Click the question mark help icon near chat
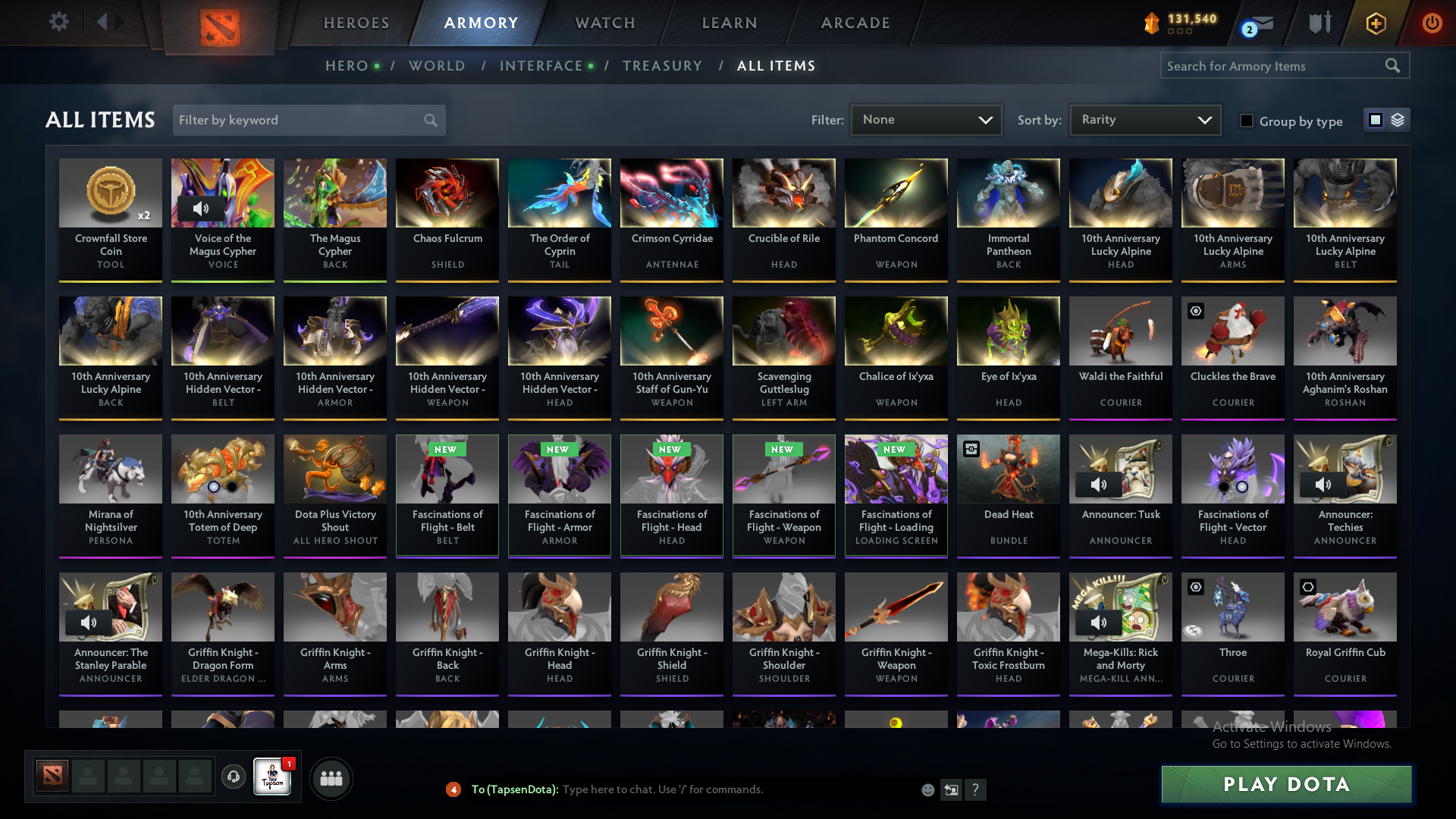 976,789
